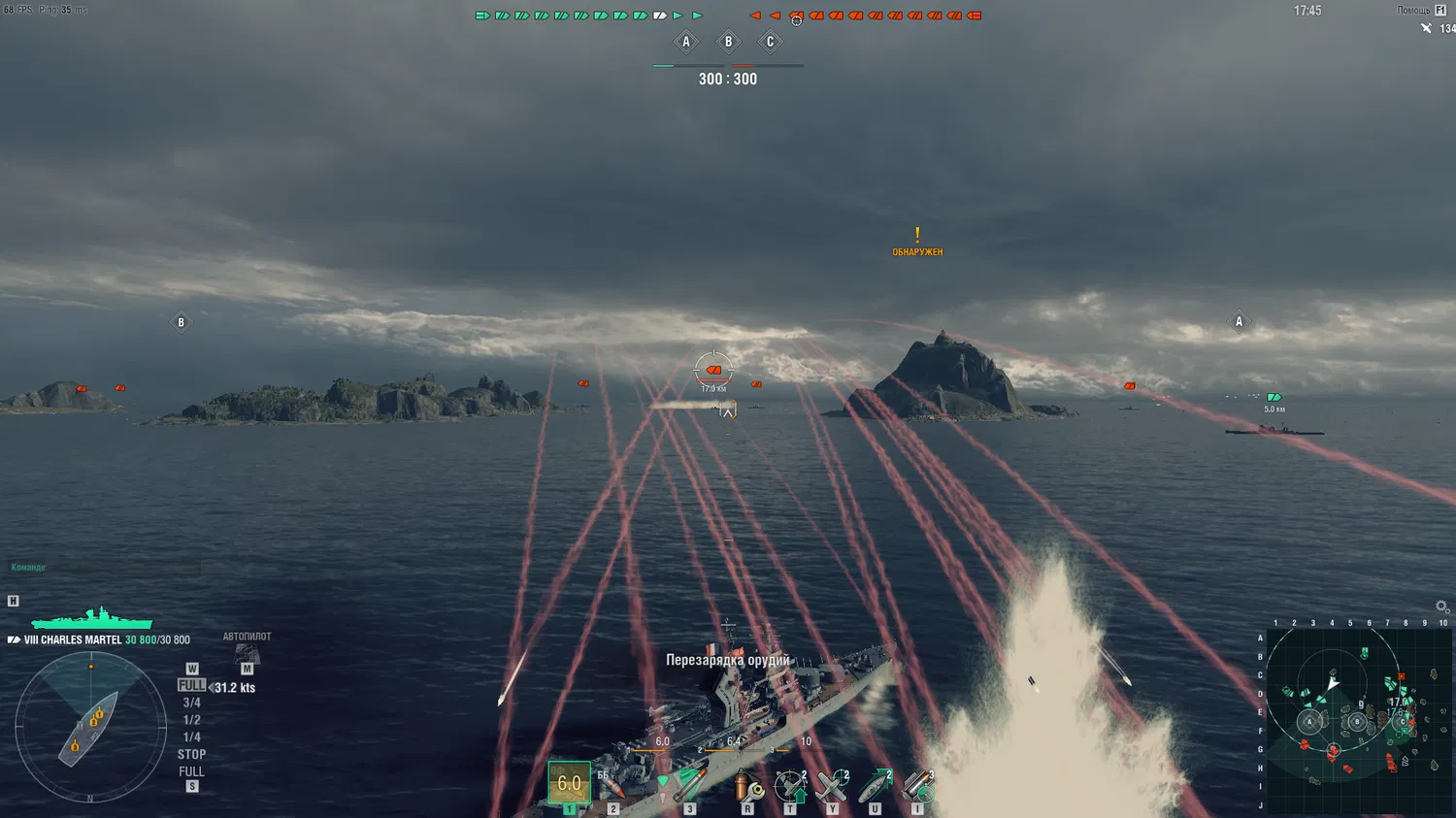Set engine speed to 1/4
Image resolution: width=1456 pixels, height=818 pixels.
(191, 736)
